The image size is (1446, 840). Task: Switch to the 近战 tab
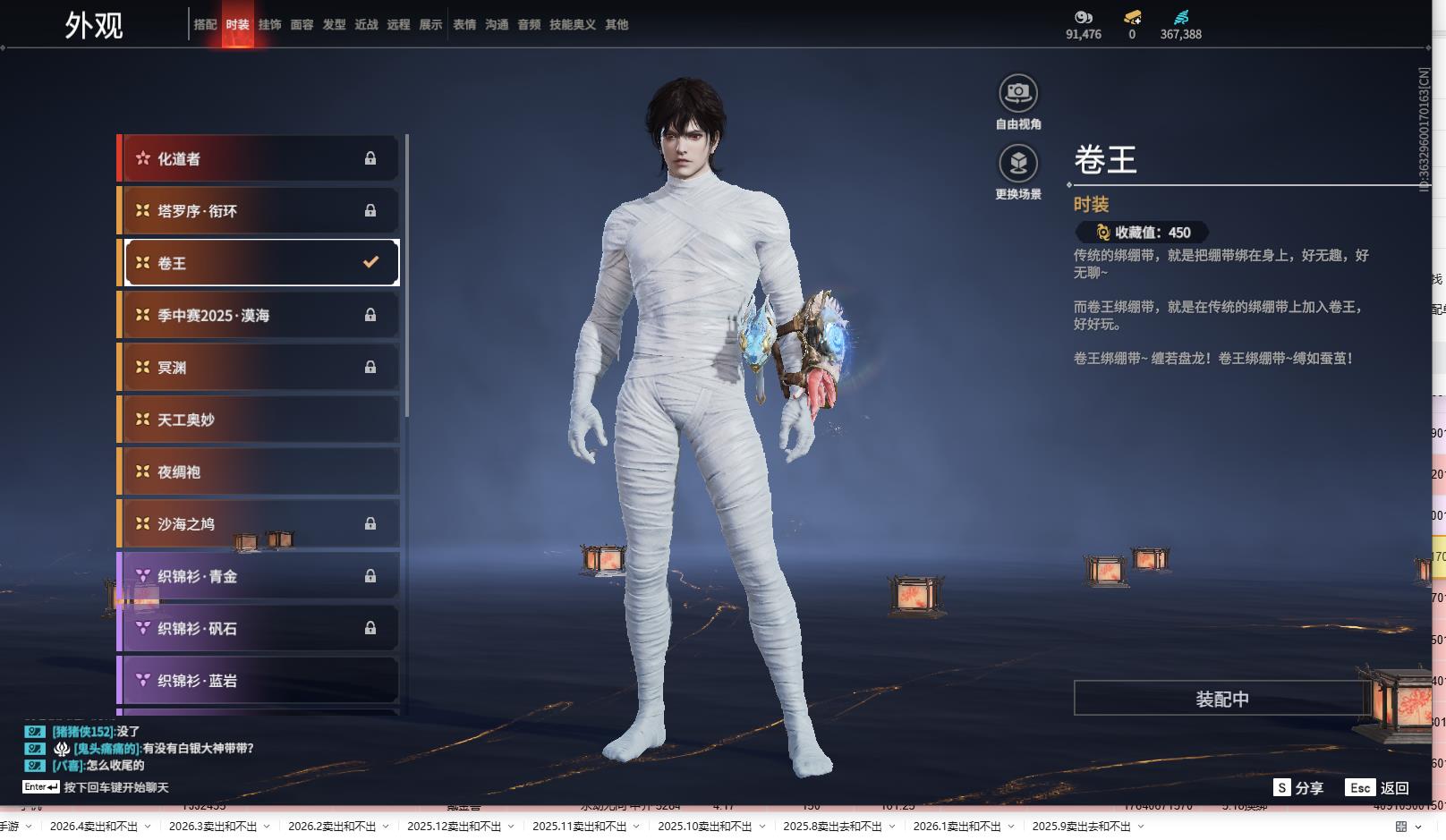366,25
